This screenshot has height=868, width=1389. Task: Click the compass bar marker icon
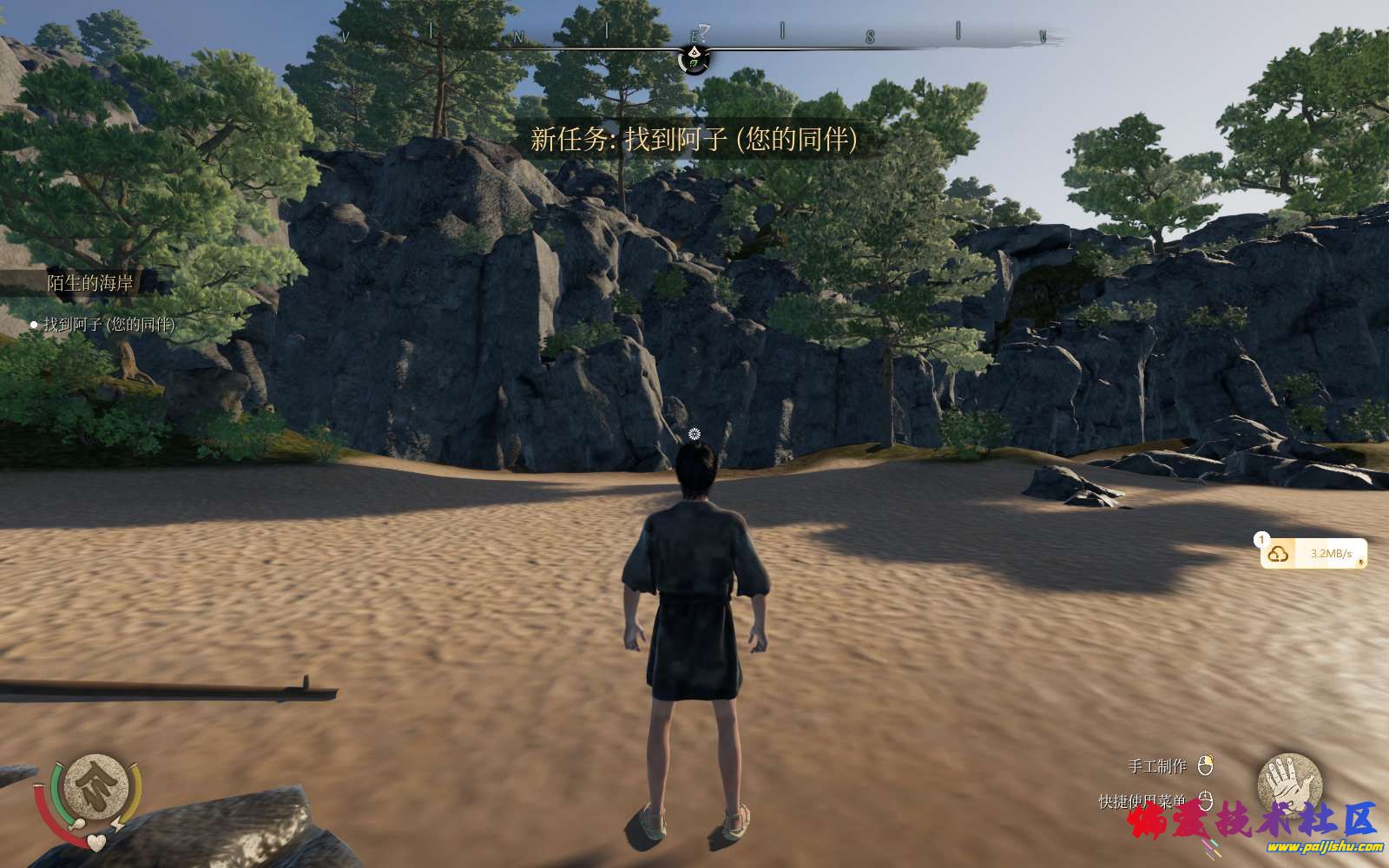[x=694, y=58]
